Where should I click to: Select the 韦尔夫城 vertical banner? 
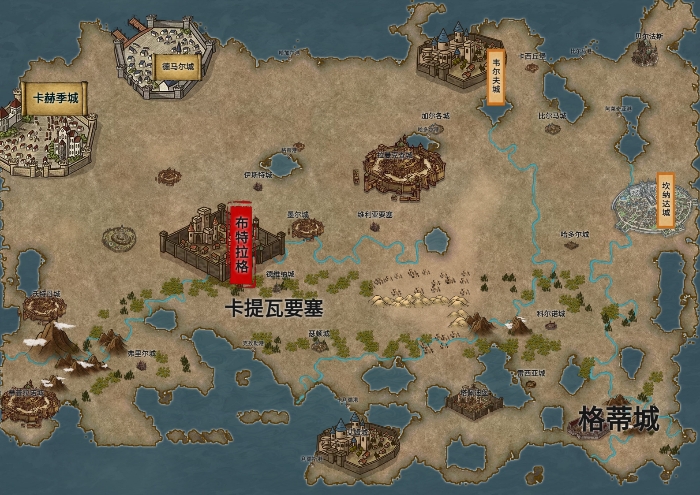pyautogui.click(x=495, y=76)
